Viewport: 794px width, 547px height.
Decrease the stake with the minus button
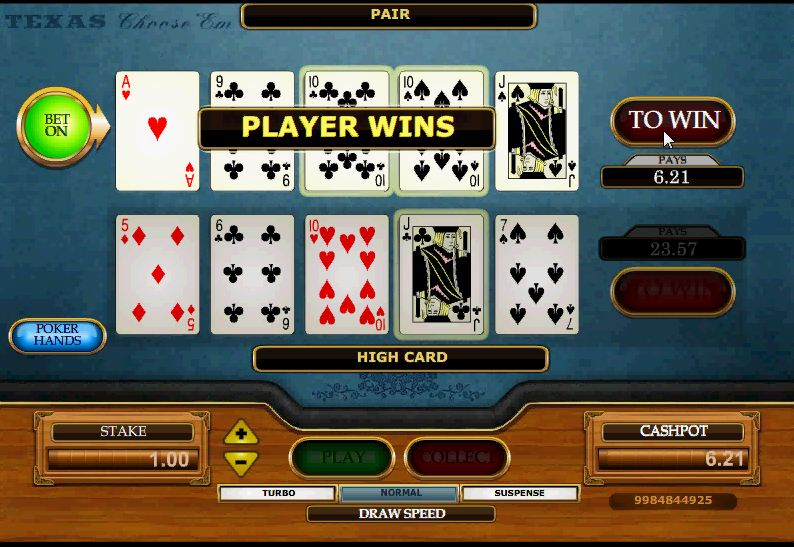(x=241, y=461)
